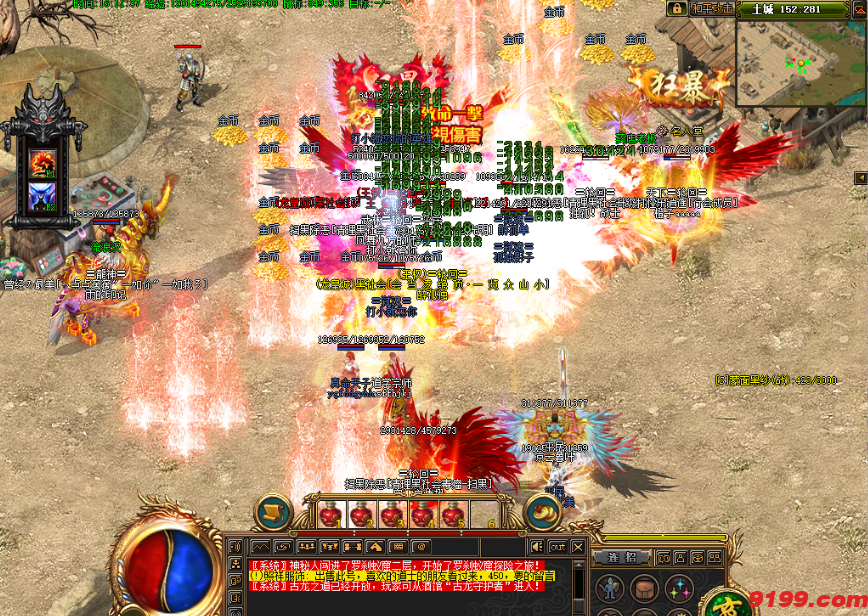
Task: Activate the F1 fire skill icon
Action: 42,162
